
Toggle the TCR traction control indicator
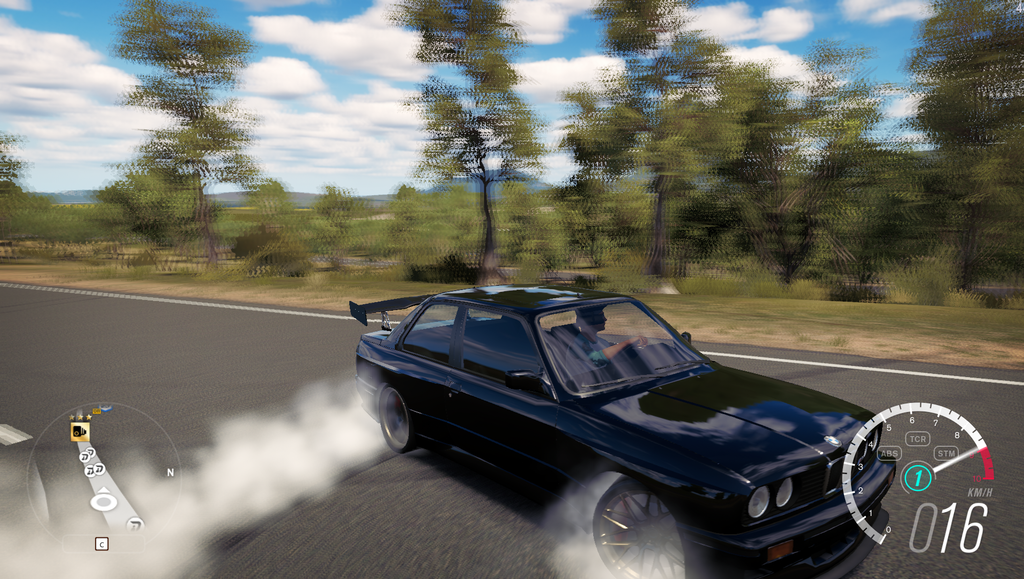(917, 438)
